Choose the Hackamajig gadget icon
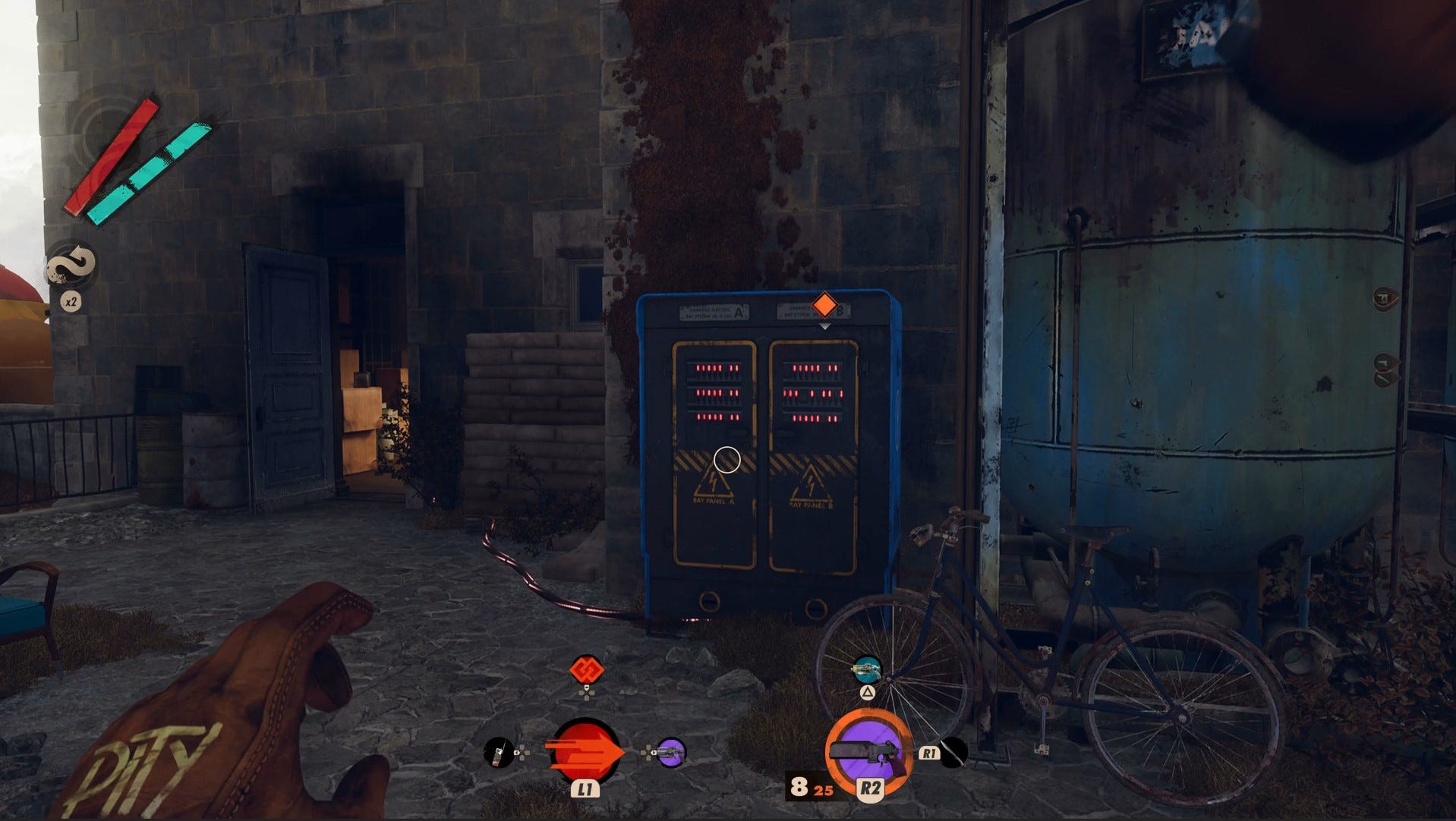Screen dimensions: 1456x821 coord(498,752)
